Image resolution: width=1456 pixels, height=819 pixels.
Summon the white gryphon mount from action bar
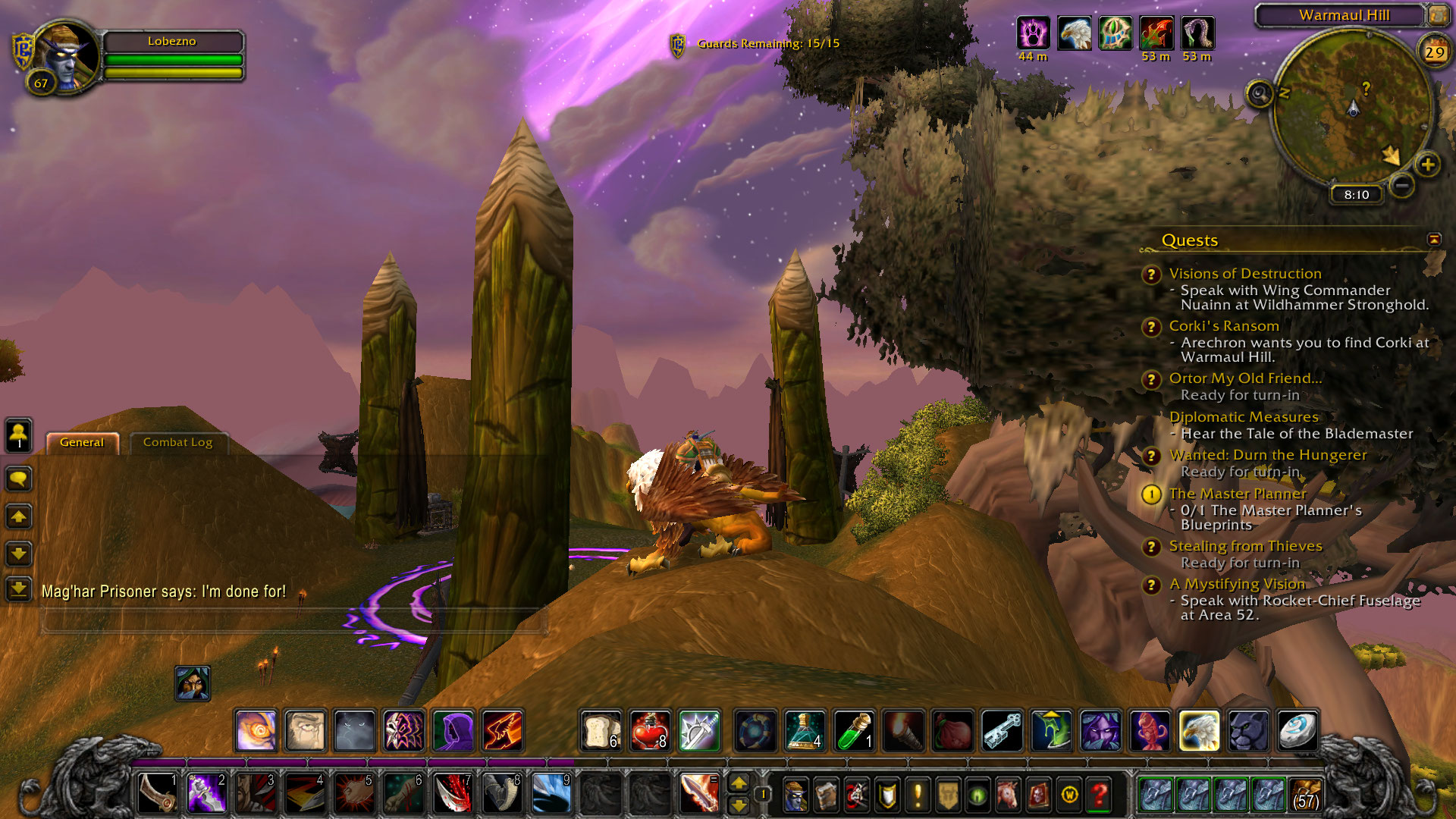pyautogui.click(x=1199, y=730)
